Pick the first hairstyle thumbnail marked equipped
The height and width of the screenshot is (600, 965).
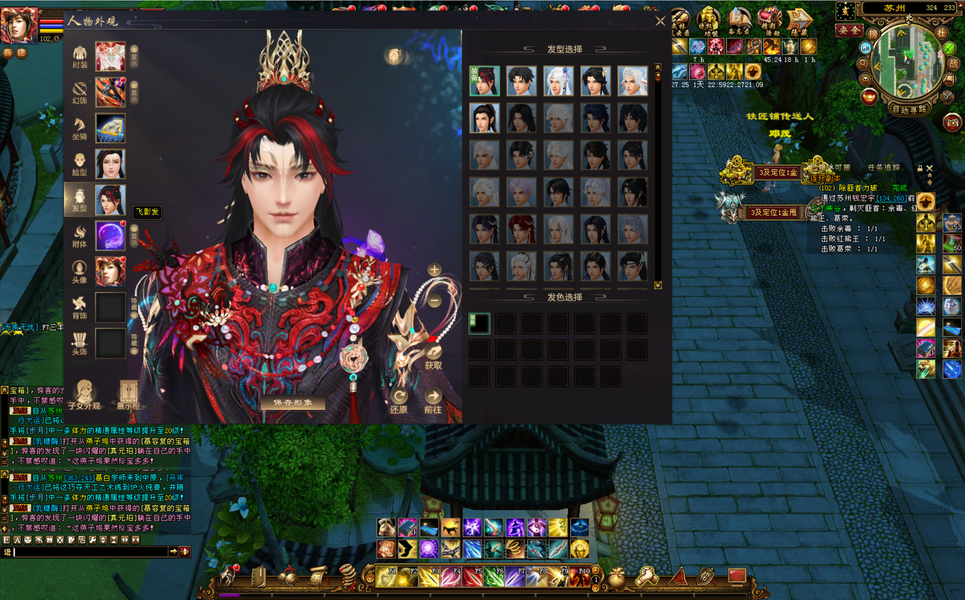click(485, 81)
